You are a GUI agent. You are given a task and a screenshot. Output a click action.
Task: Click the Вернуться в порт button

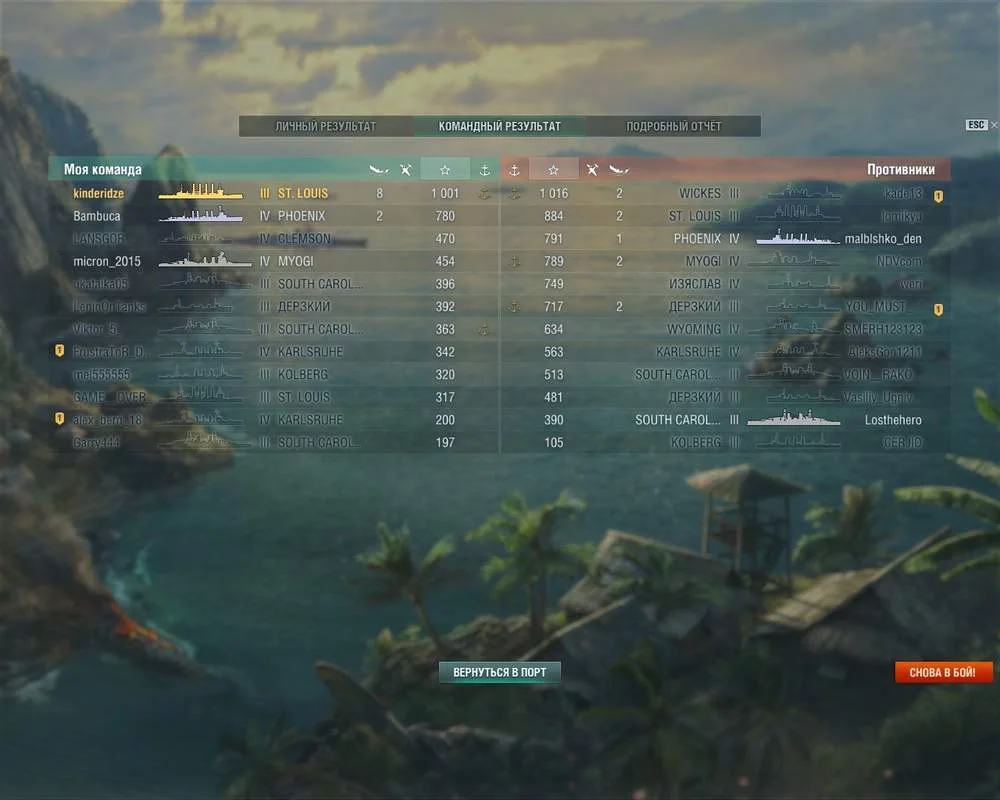pos(500,672)
